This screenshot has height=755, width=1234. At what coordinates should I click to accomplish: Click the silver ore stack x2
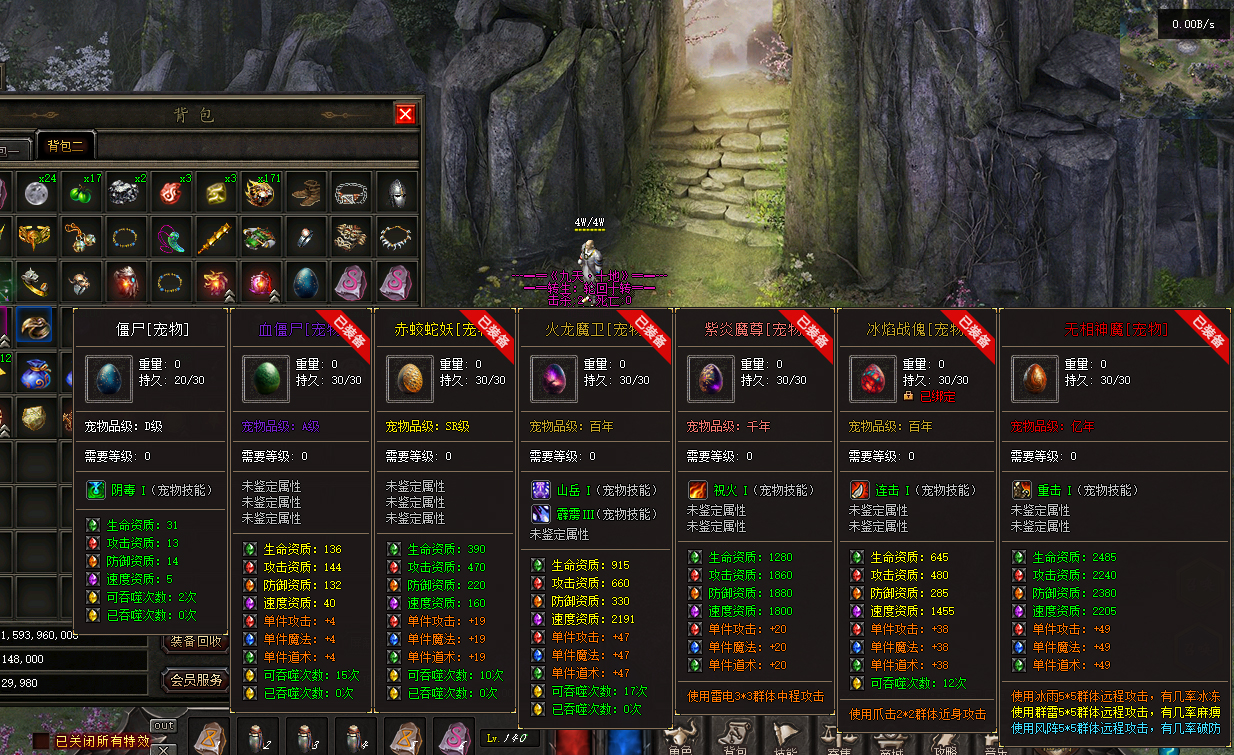pyautogui.click(x=124, y=192)
